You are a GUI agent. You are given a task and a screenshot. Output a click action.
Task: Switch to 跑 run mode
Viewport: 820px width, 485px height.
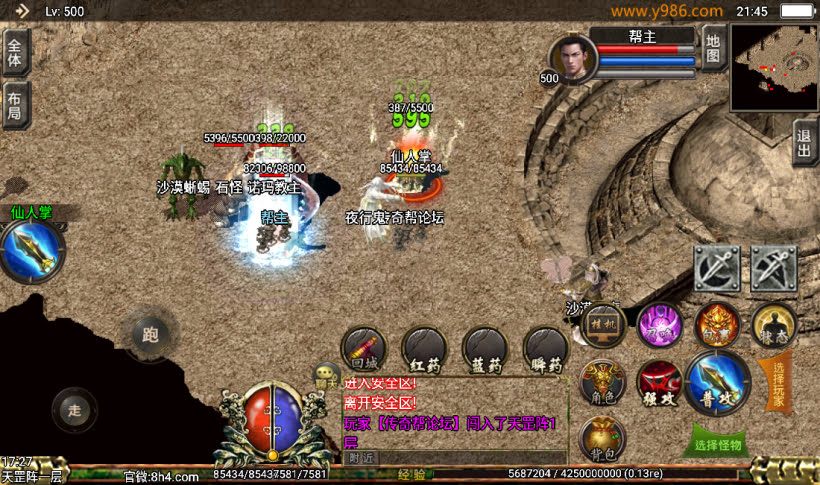pos(151,334)
